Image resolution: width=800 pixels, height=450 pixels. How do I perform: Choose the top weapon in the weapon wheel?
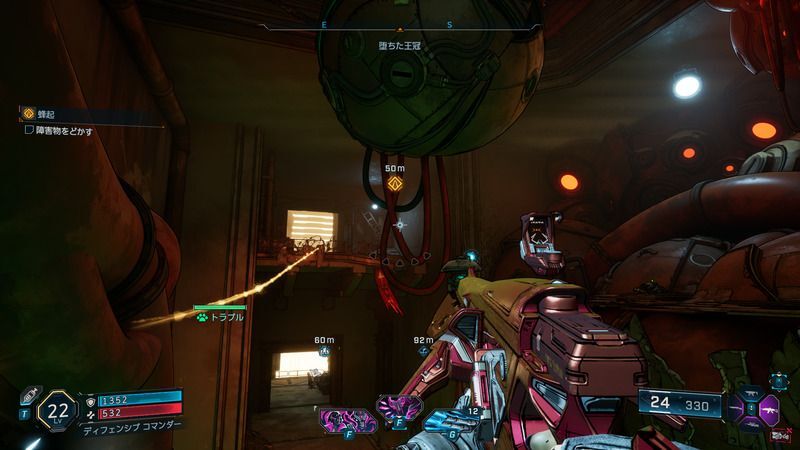[x=751, y=391]
